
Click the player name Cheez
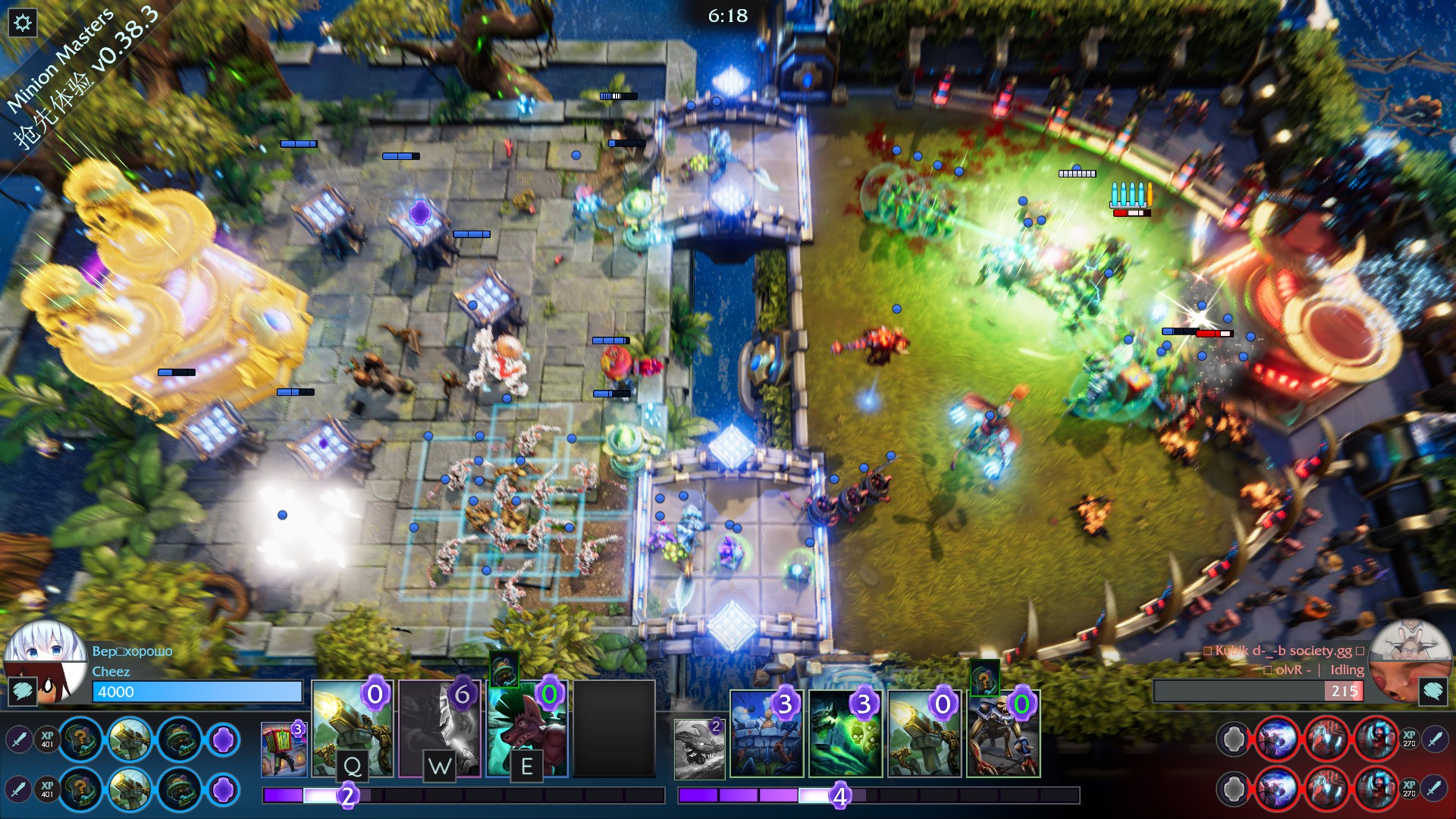(x=111, y=672)
